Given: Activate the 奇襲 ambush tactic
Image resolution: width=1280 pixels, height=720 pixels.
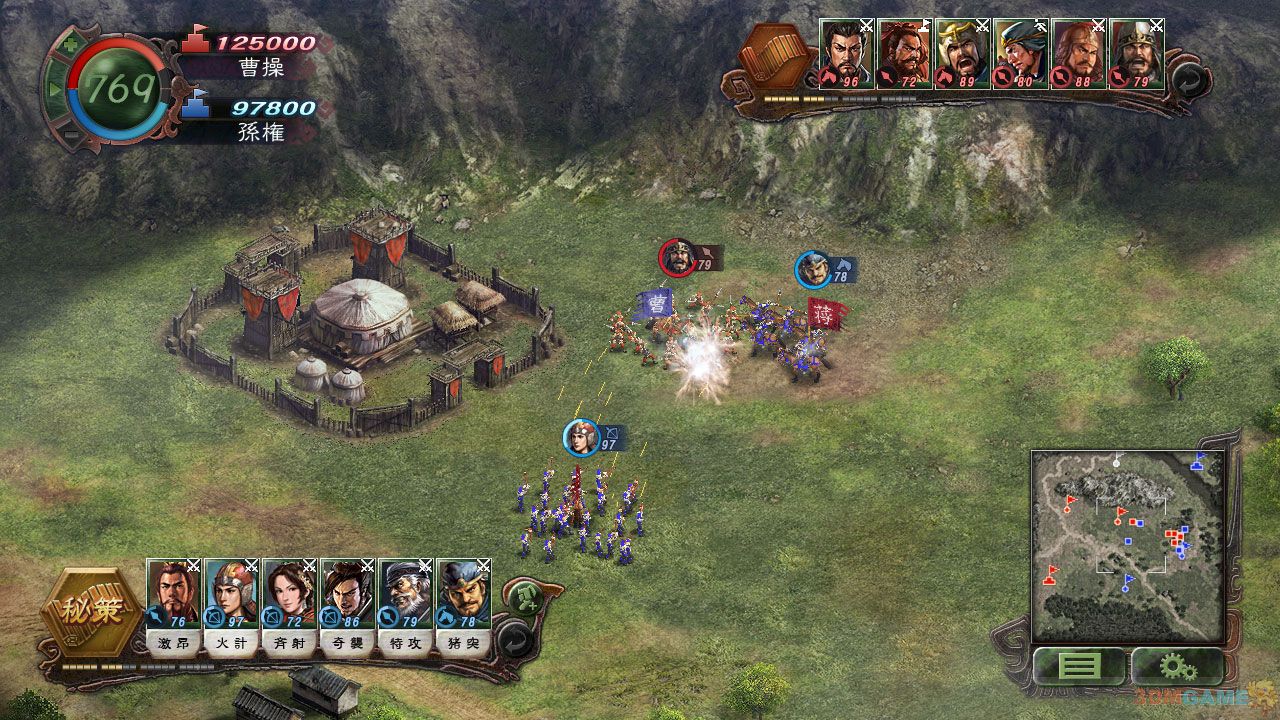Looking at the screenshot, I should coord(347,643).
